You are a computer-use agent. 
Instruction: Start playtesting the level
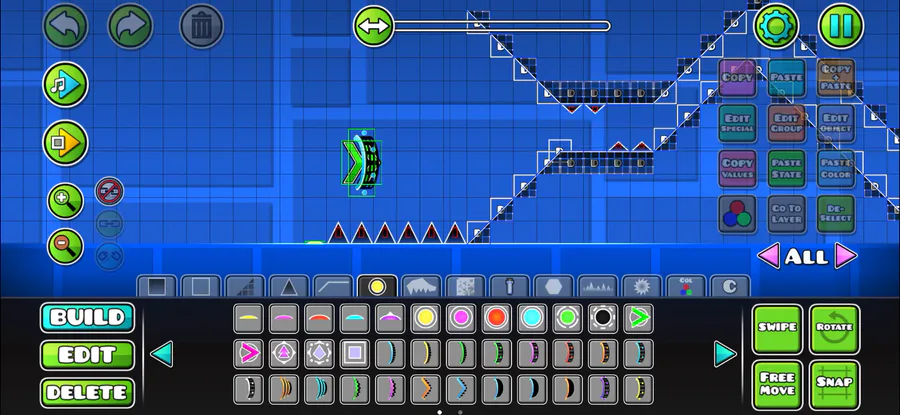point(65,143)
